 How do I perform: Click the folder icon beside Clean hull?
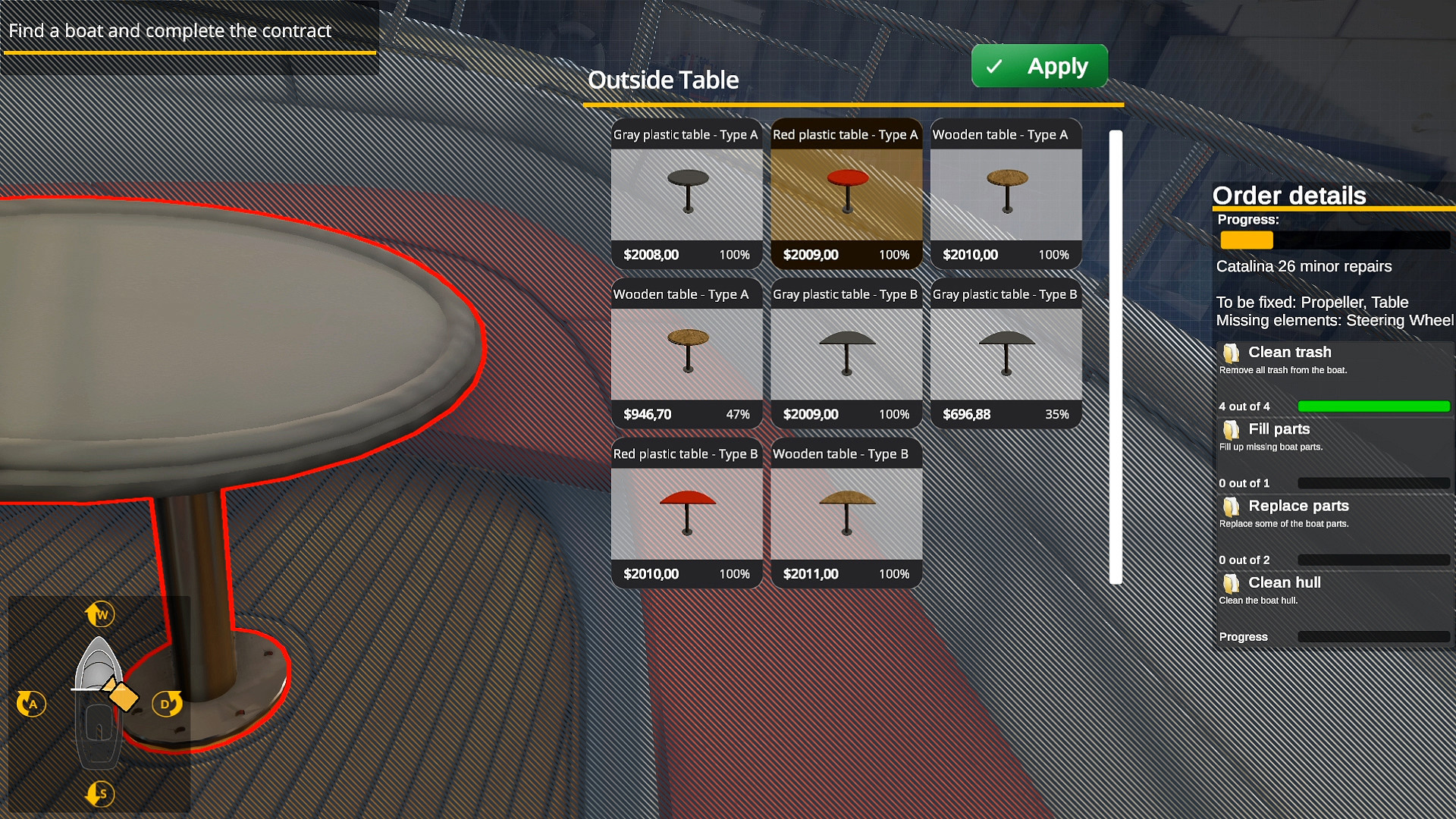click(1232, 583)
